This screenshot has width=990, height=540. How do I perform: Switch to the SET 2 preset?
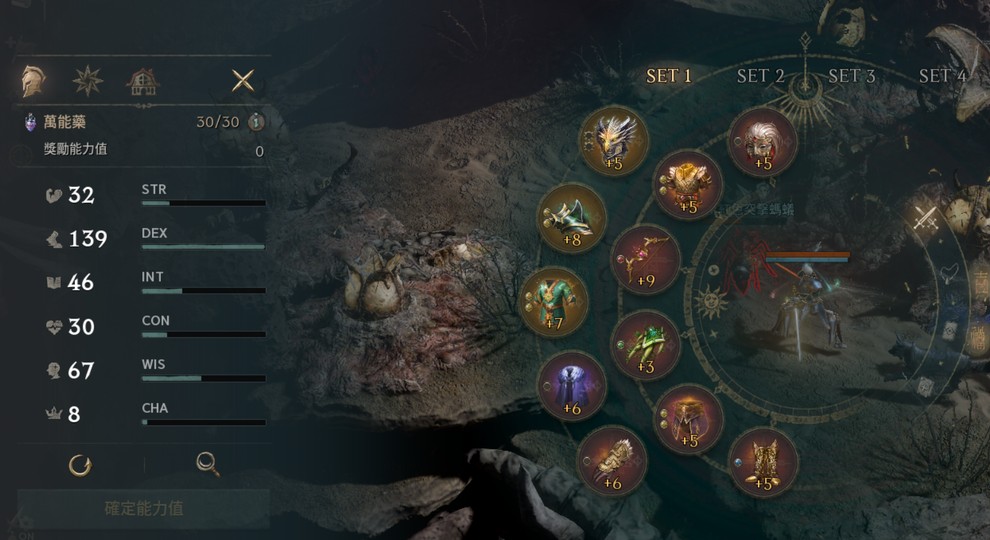(760, 76)
